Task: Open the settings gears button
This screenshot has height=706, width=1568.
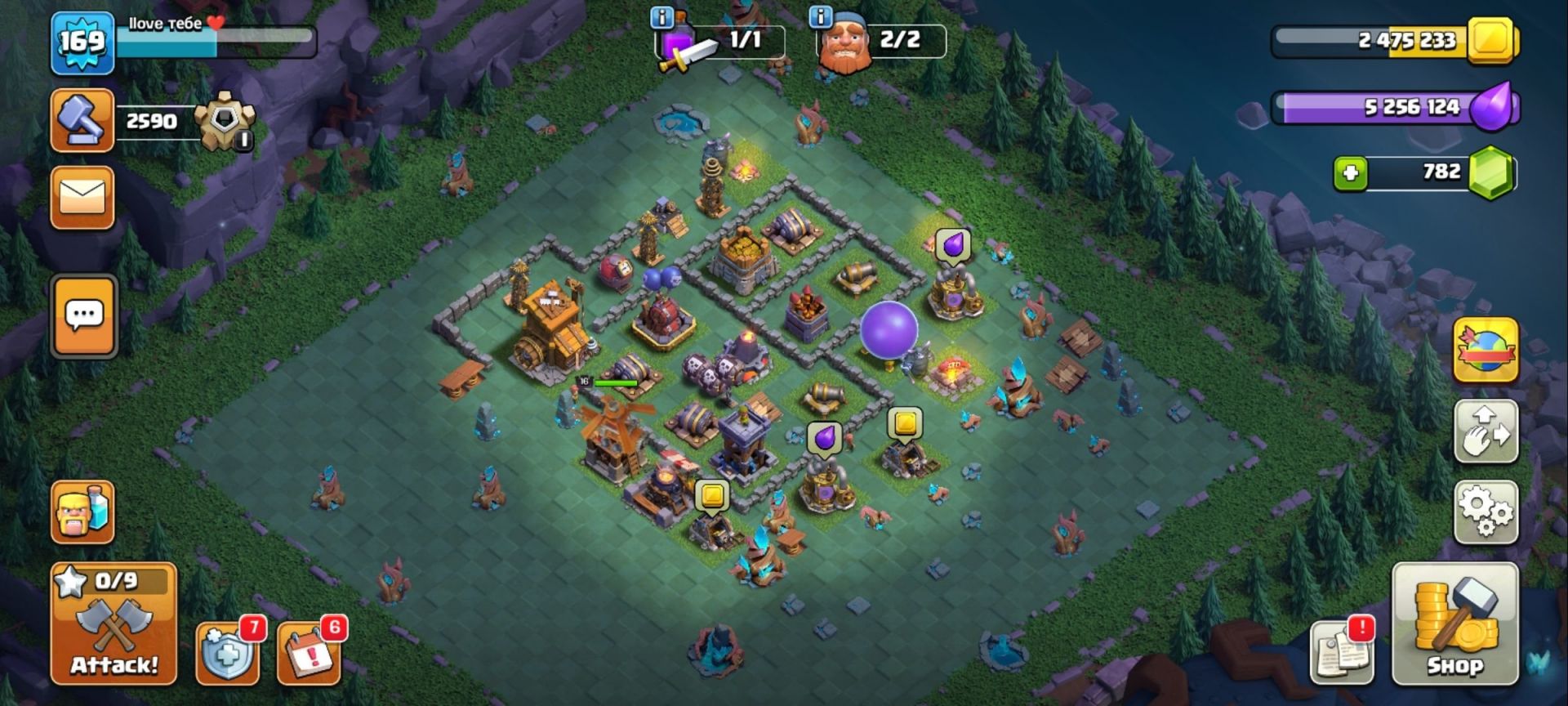Action: [1486, 512]
